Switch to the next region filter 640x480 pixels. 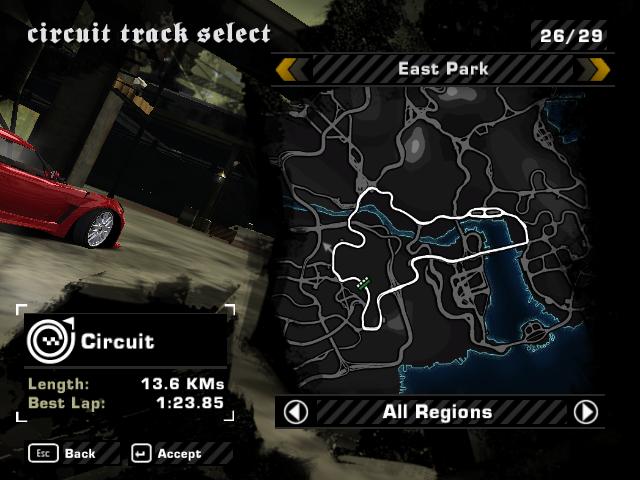coord(586,412)
